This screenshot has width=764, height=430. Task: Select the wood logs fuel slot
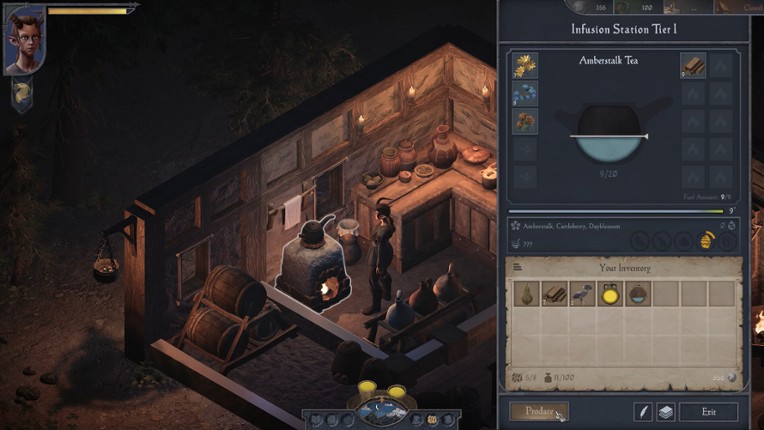tap(692, 66)
